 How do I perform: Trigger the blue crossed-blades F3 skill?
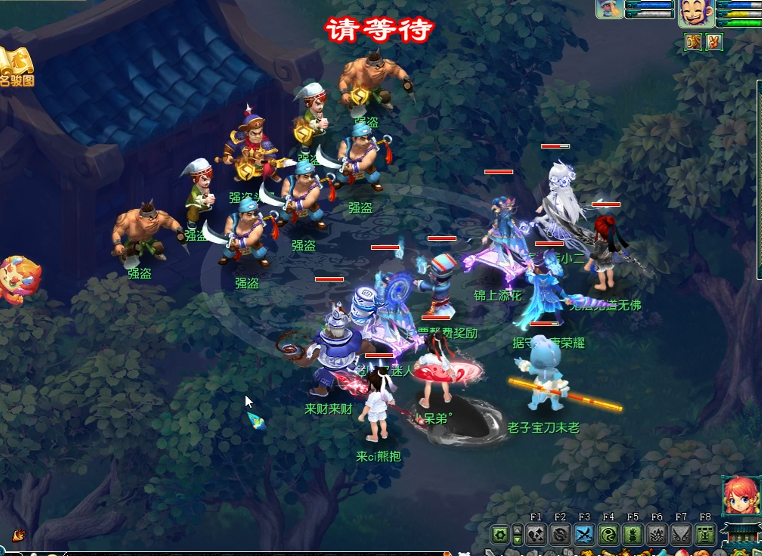(584, 535)
